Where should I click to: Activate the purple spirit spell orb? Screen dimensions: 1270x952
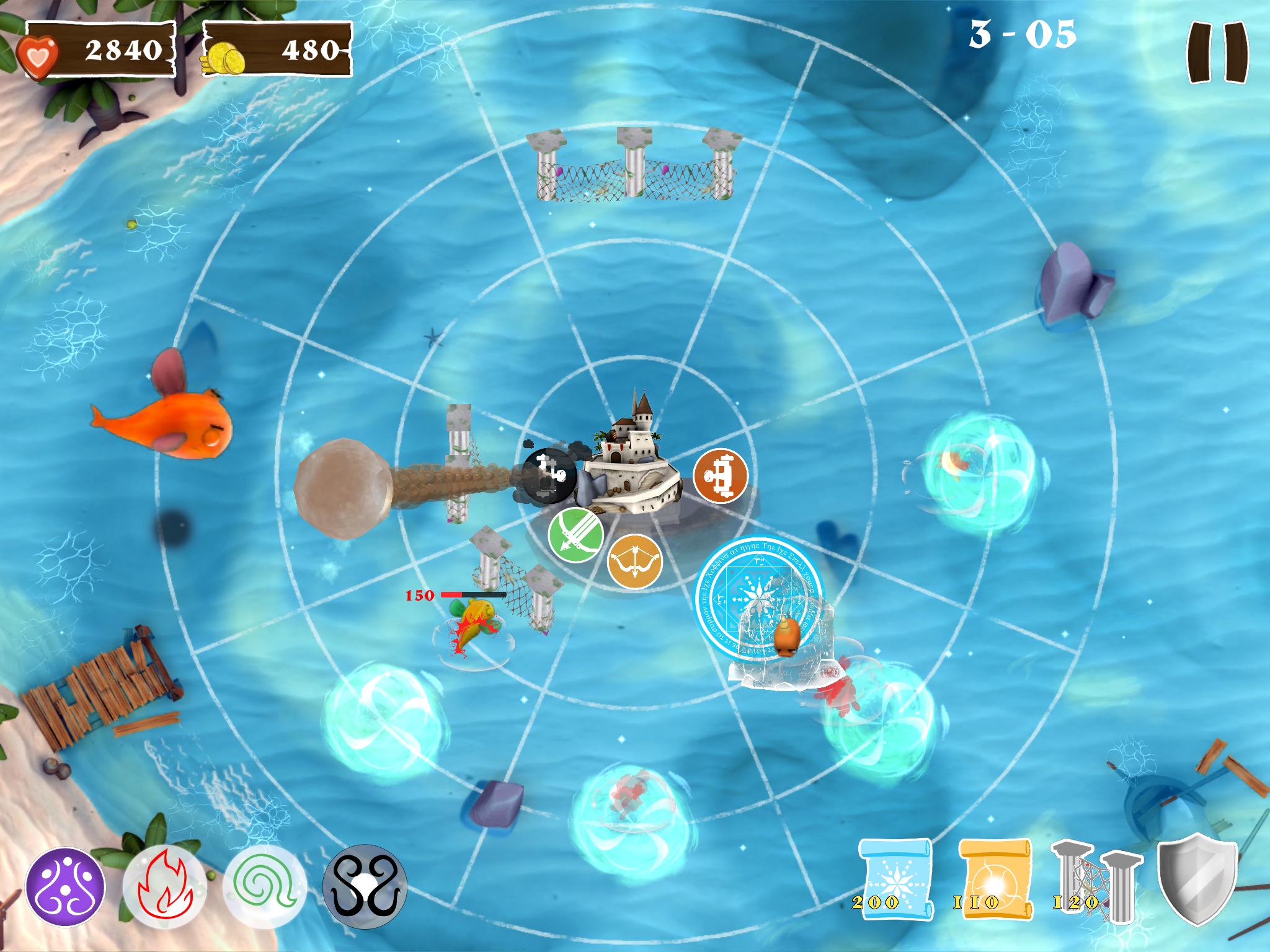click(x=65, y=887)
